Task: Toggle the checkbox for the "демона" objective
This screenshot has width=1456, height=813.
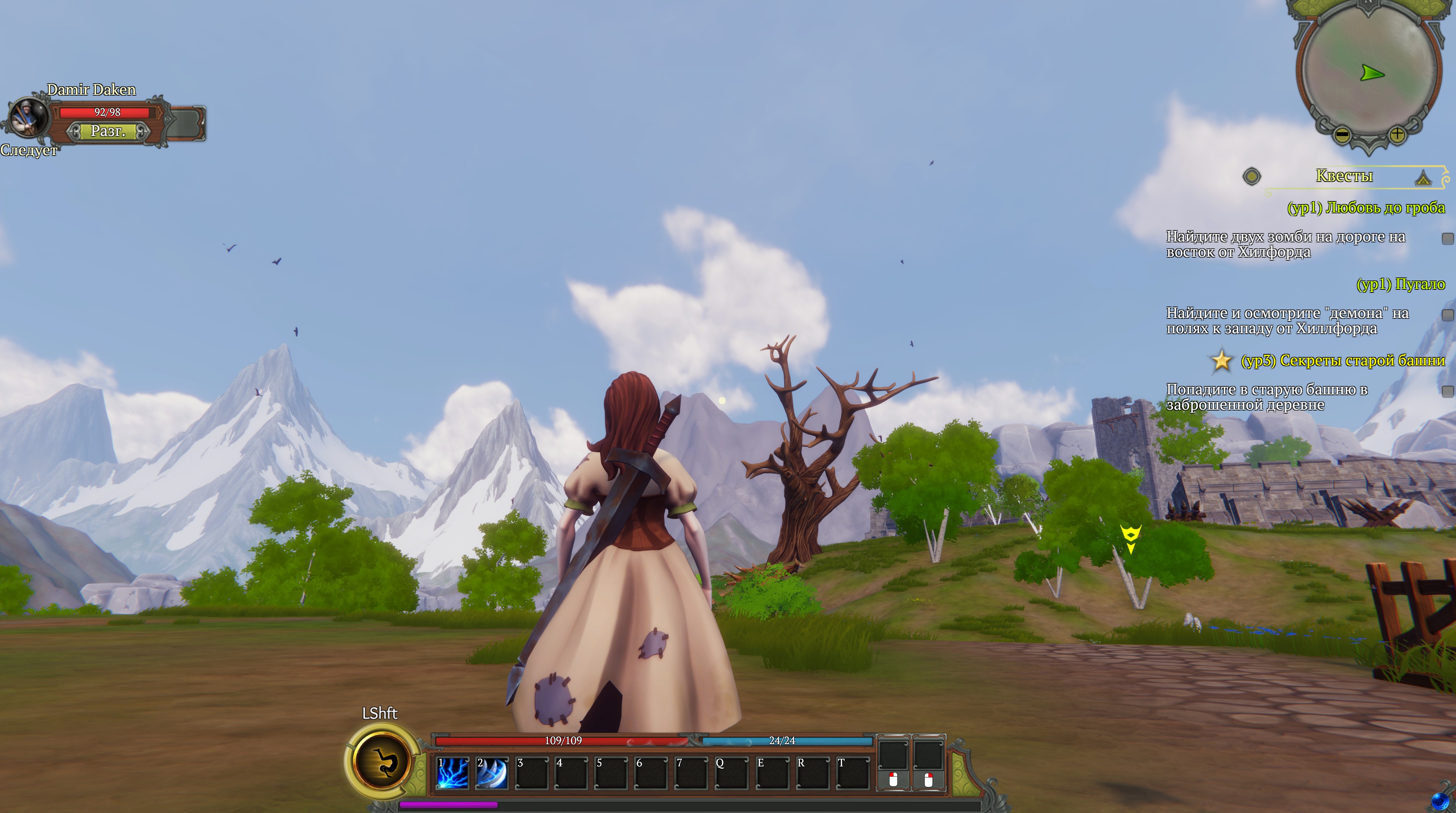Action: point(1448,315)
